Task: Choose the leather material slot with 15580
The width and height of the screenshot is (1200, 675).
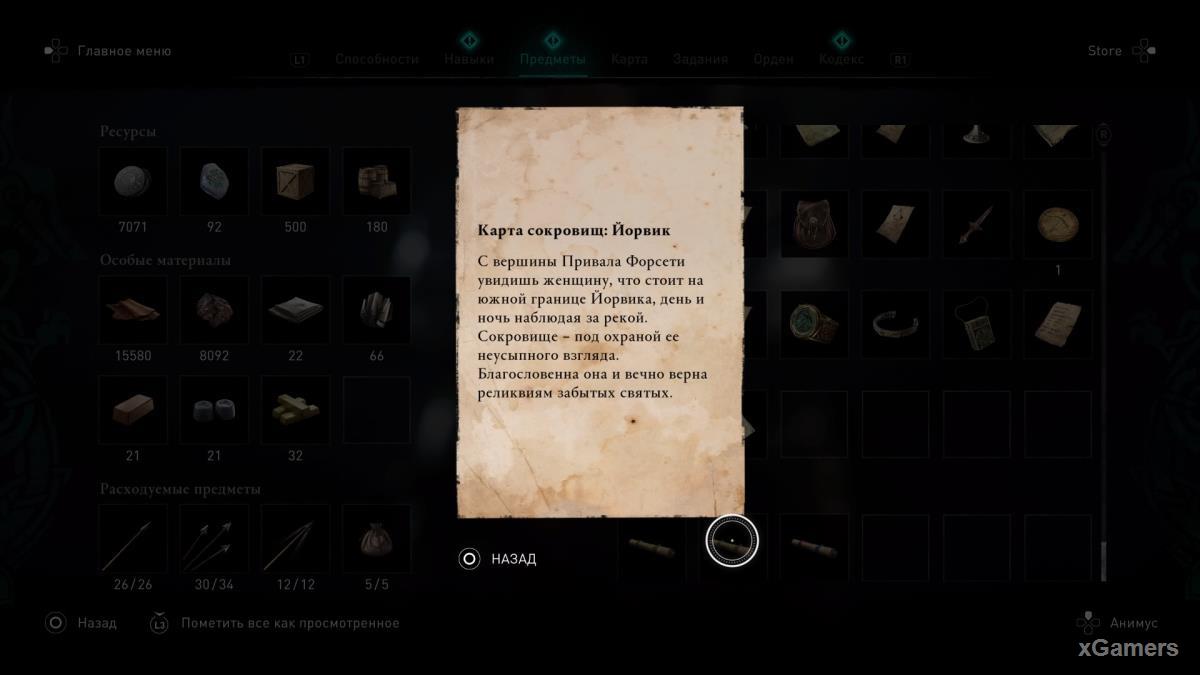Action: [133, 310]
